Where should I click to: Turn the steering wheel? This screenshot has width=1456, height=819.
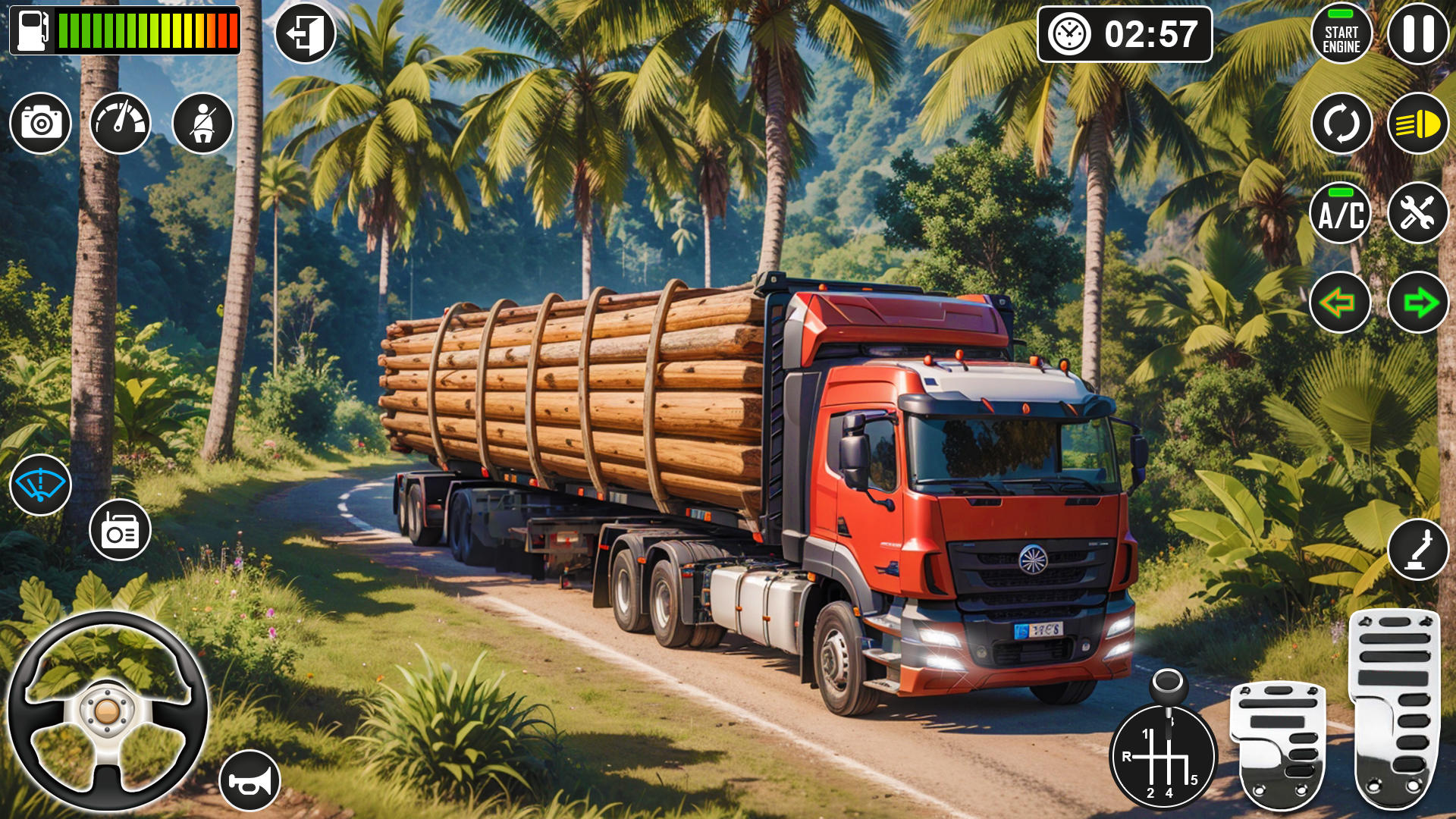(x=112, y=713)
